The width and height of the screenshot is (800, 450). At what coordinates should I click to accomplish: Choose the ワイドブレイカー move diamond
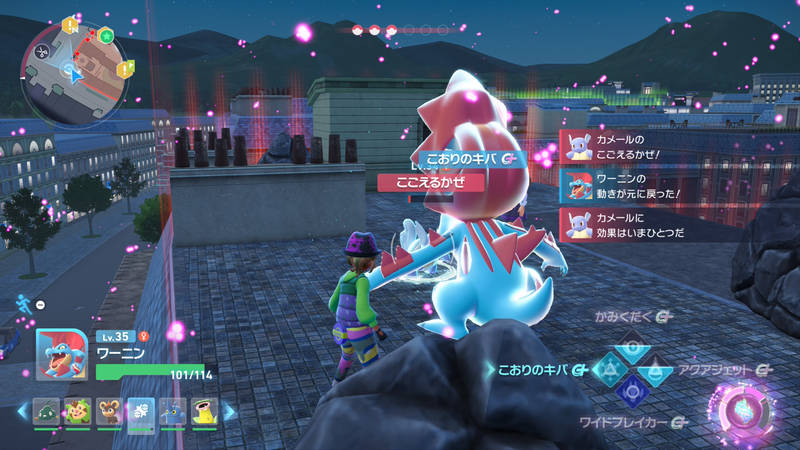(x=632, y=392)
